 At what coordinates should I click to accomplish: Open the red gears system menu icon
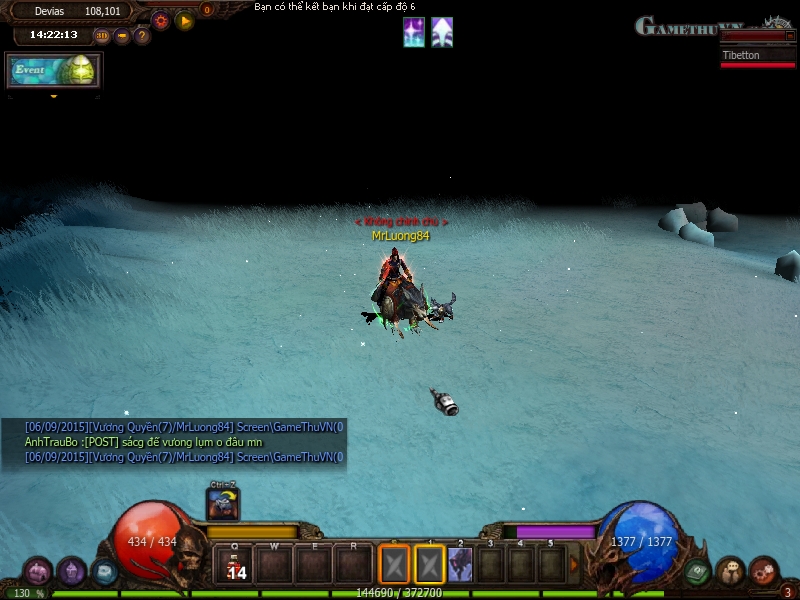coord(764,572)
